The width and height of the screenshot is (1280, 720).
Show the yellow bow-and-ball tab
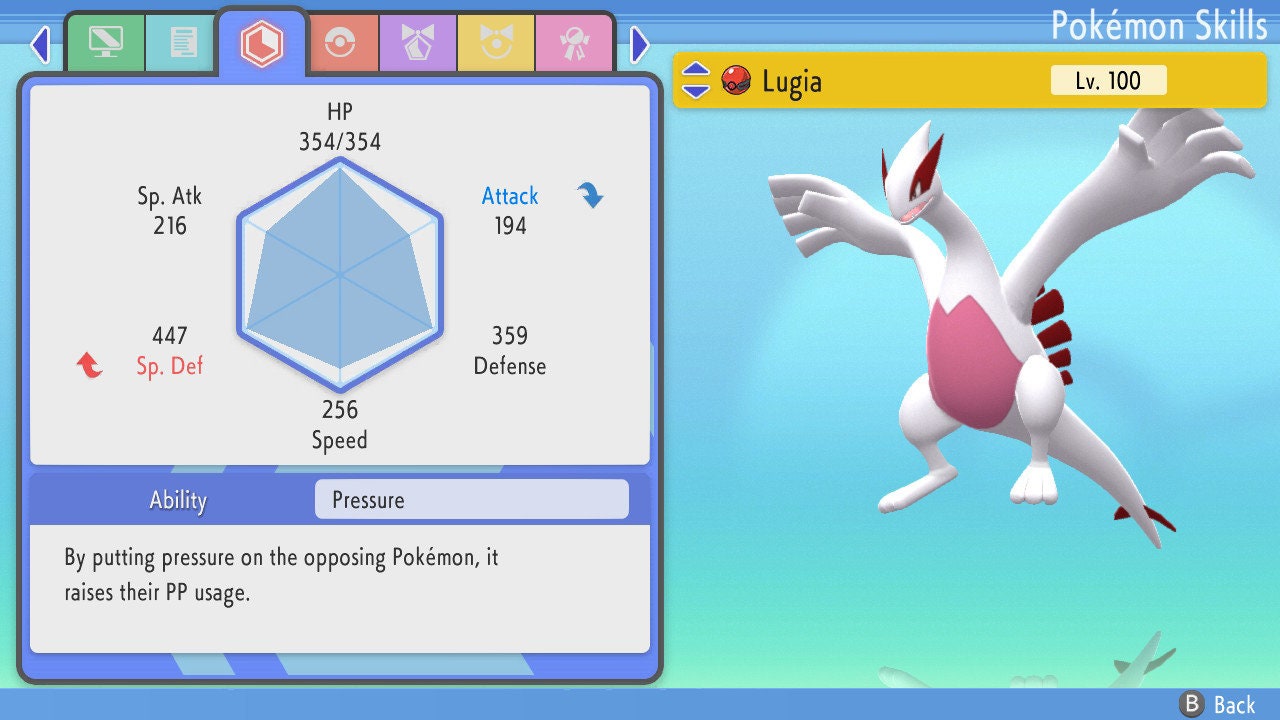click(x=496, y=43)
